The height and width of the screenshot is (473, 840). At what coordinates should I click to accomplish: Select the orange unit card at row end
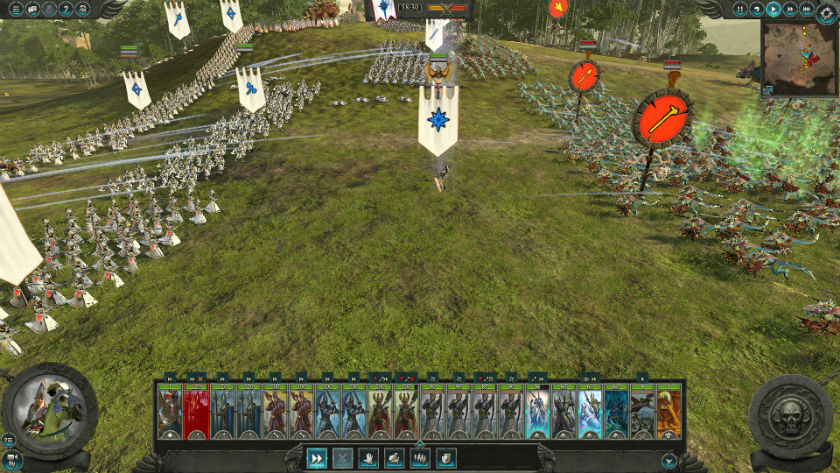point(669,412)
